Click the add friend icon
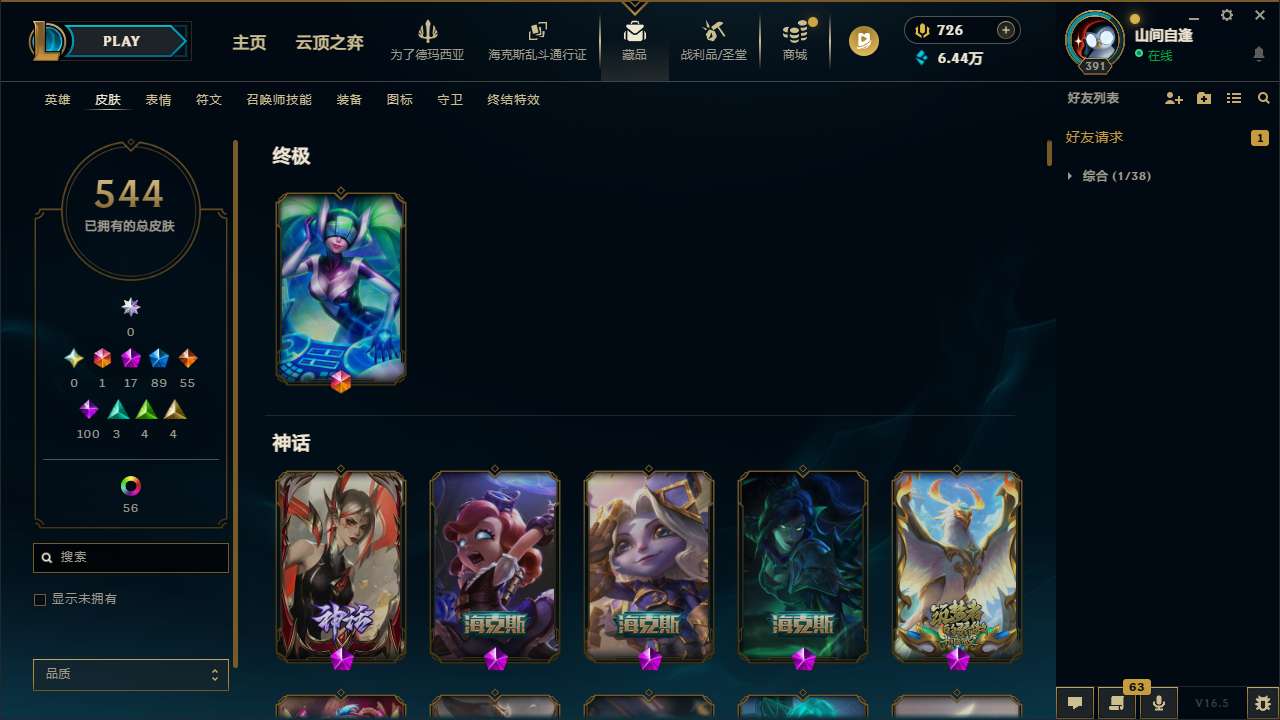Image resolution: width=1280 pixels, height=720 pixels. pos(1173,98)
